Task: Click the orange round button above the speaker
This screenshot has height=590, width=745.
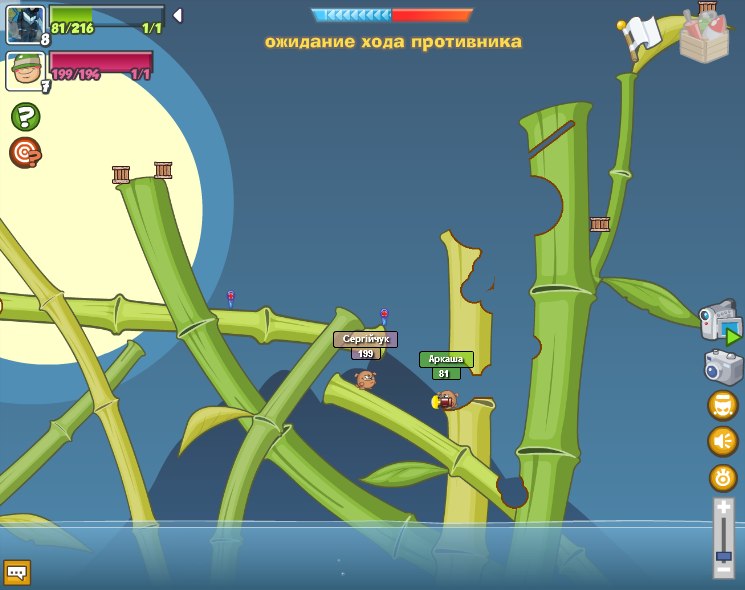Action: [x=723, y=405]
